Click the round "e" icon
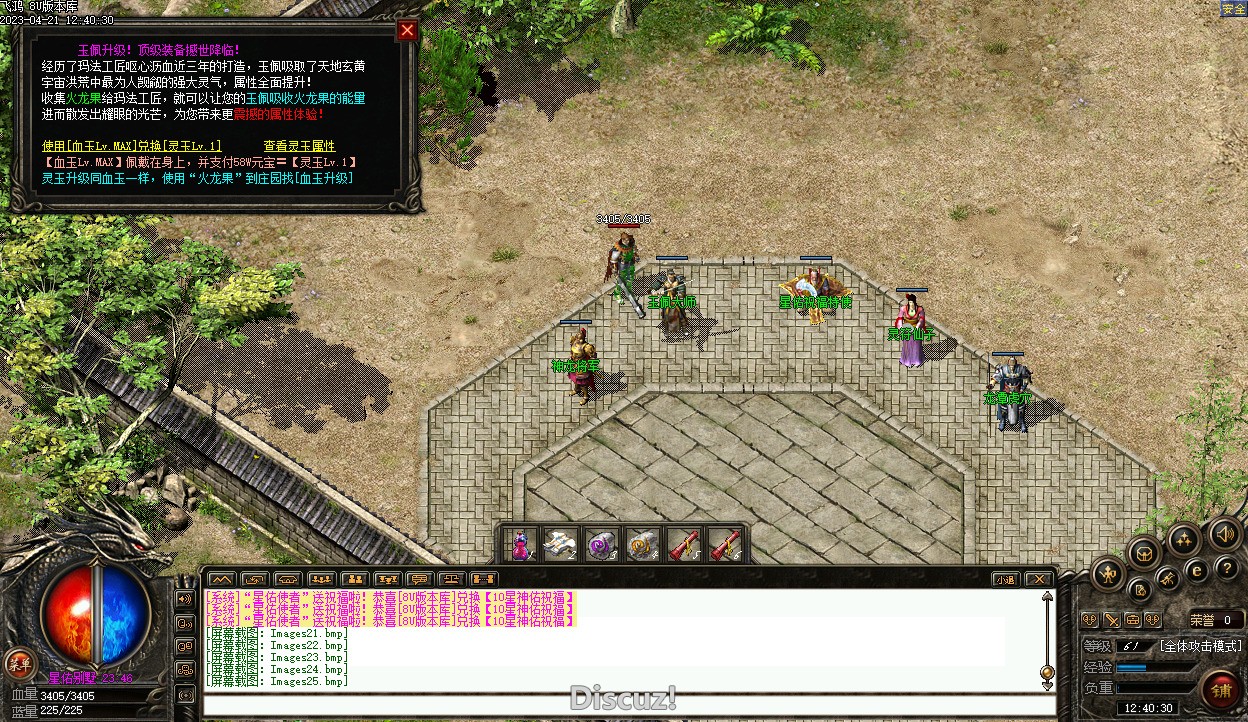 (x=1196, y=570)
